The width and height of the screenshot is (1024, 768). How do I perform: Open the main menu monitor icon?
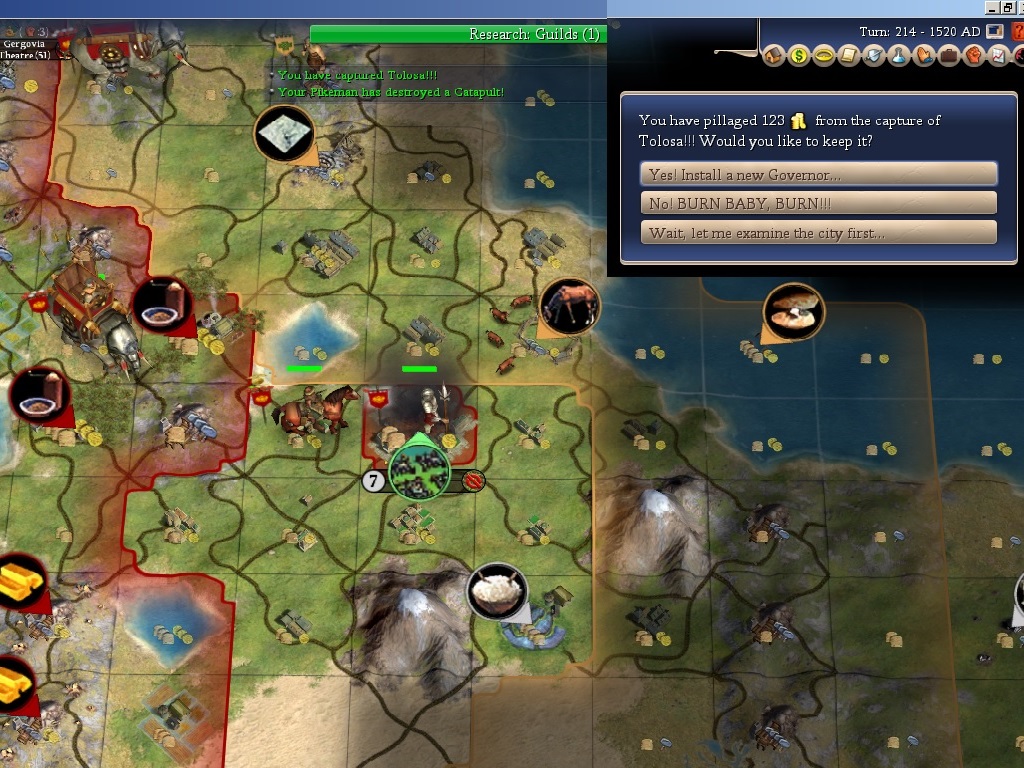[x=995, y=31]
